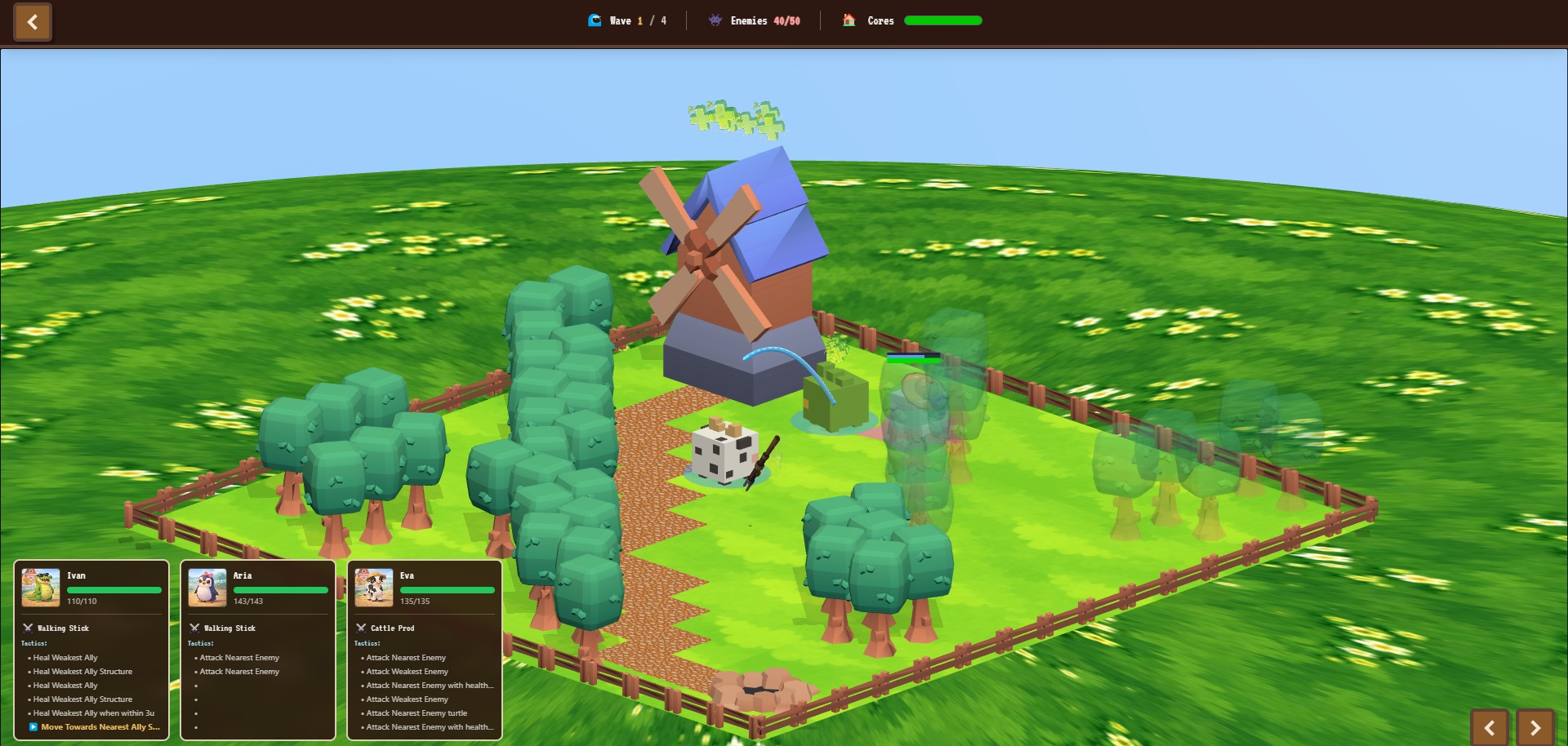Click Eva's Cattle Prod weapon label
1568x746 pixels.
pyautogui.click(x=392, y=628)
